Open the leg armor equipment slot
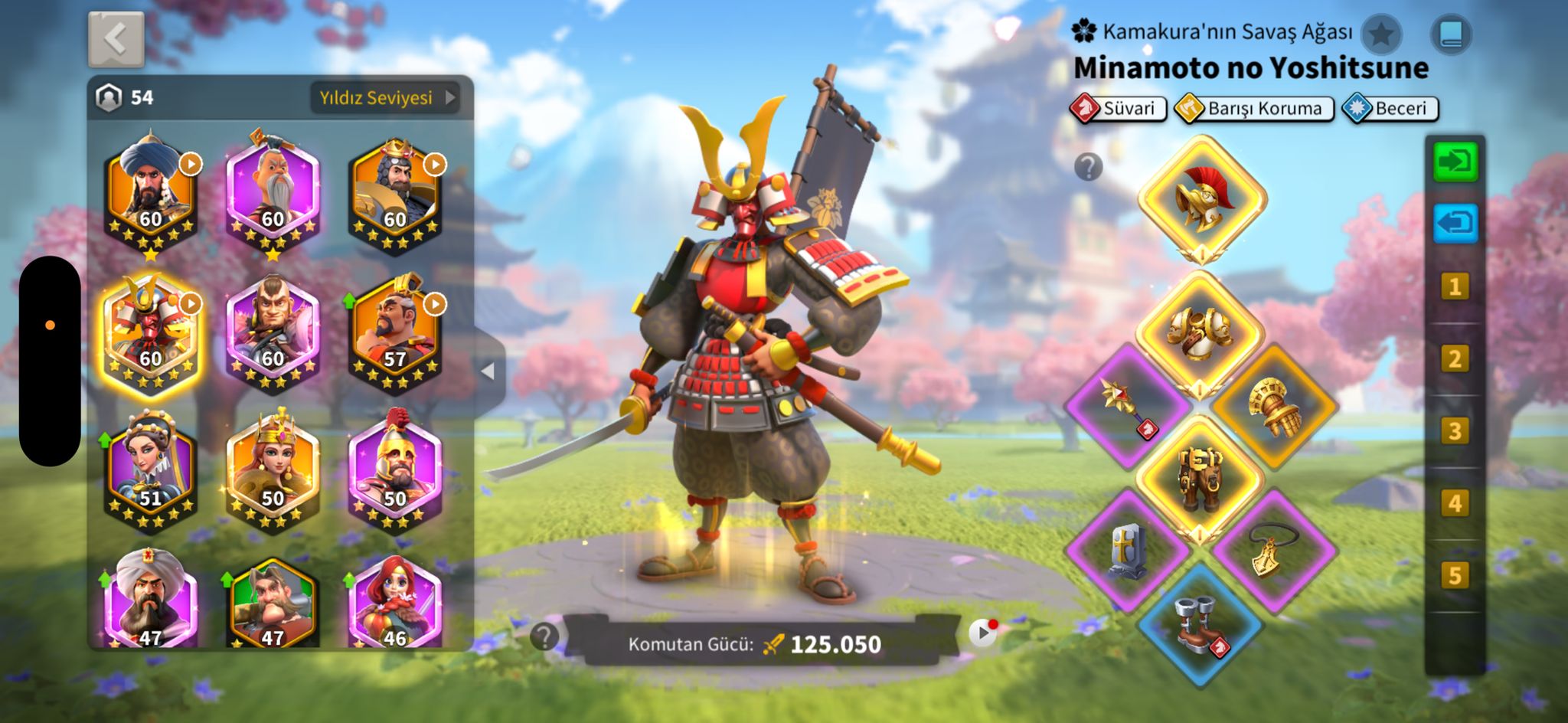 [1200, 477]
